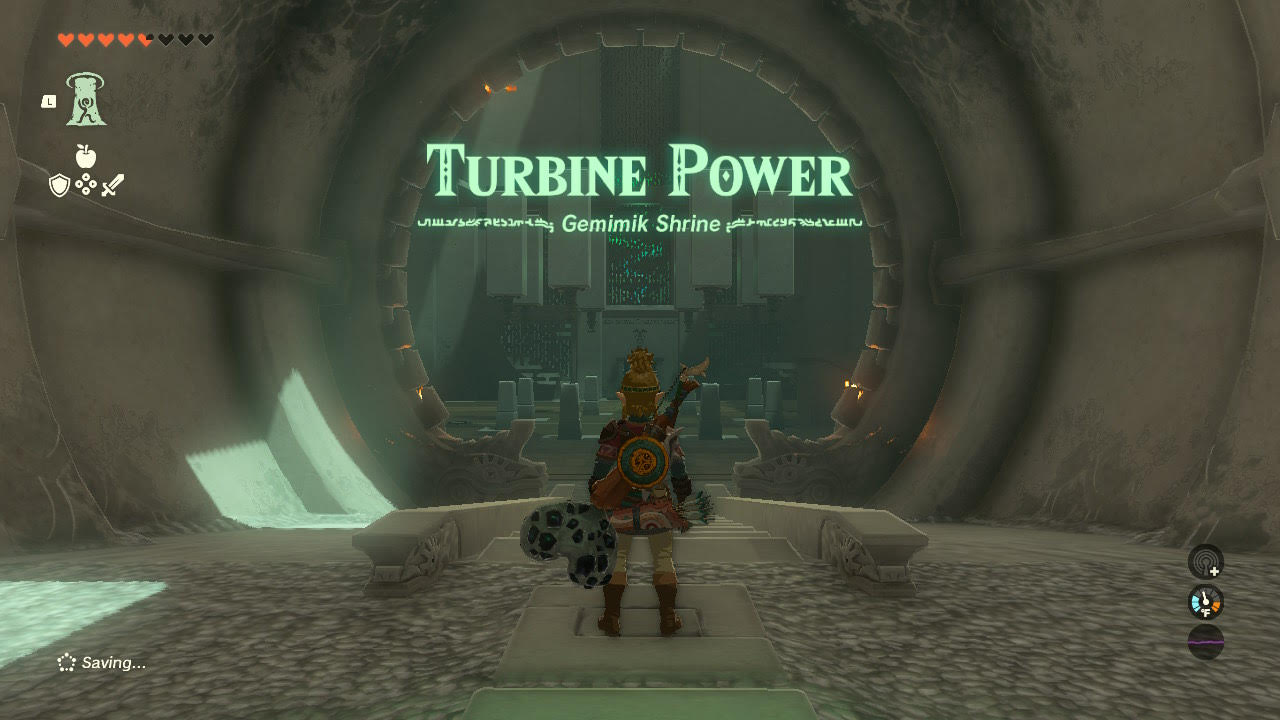Viewport: 1280px width, 720px height.
Task: Select the shield defense icon
Action: [x=58, y=184]
